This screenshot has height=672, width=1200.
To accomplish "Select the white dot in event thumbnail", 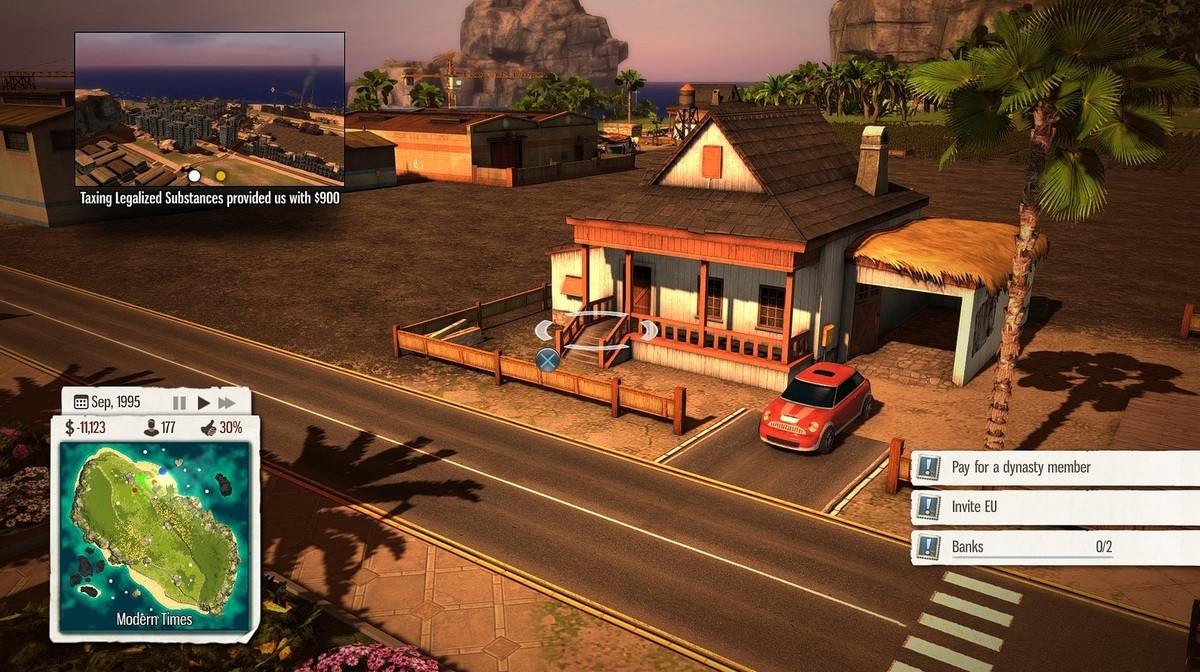I will click(195, 176).
